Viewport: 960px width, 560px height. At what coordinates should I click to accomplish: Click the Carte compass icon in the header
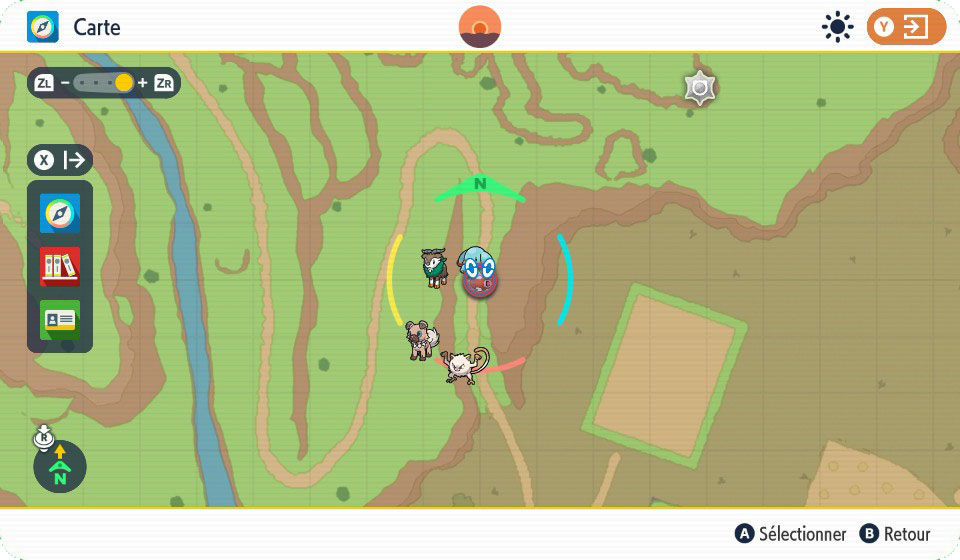pyautogui.click(x=43, y=27)
